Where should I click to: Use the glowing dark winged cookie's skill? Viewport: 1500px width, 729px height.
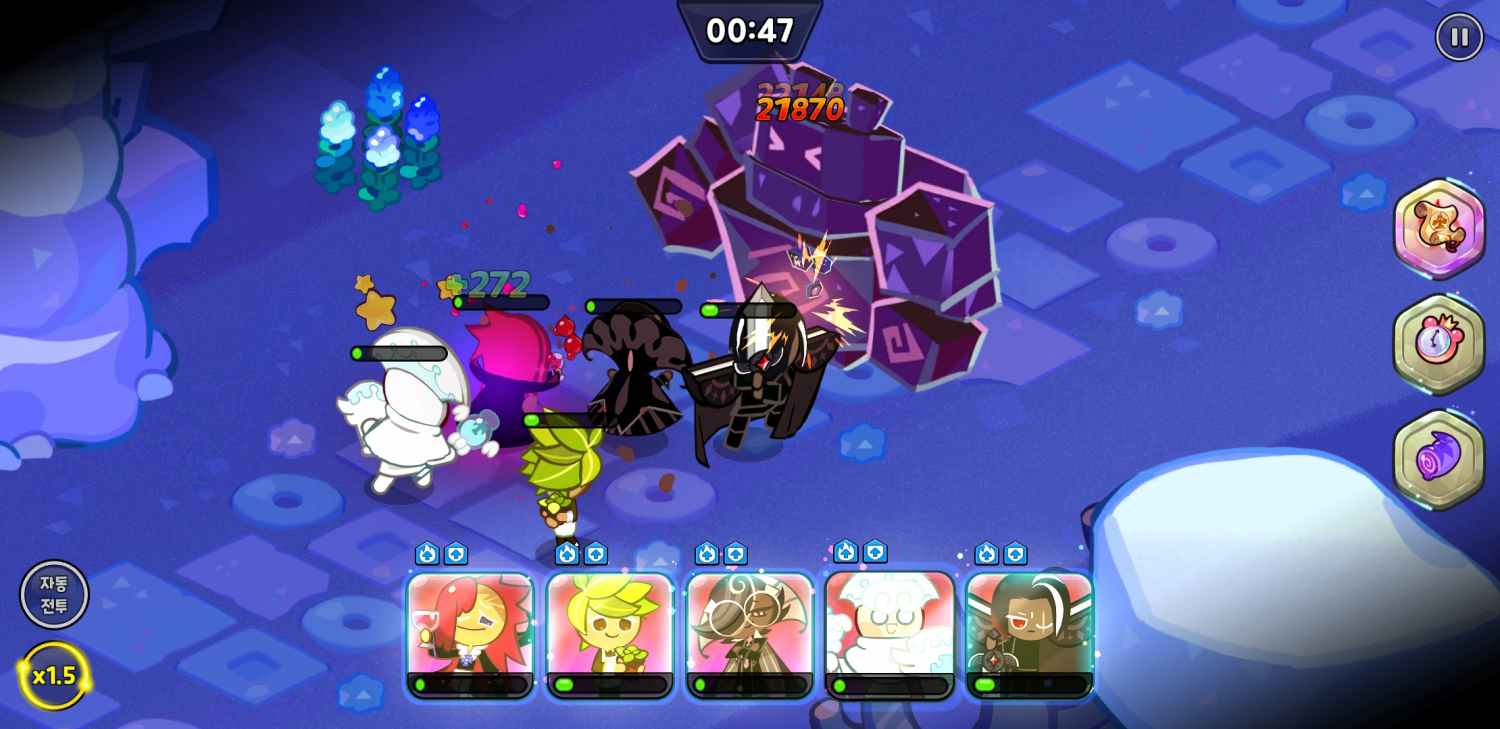[x=1028, y=630]
